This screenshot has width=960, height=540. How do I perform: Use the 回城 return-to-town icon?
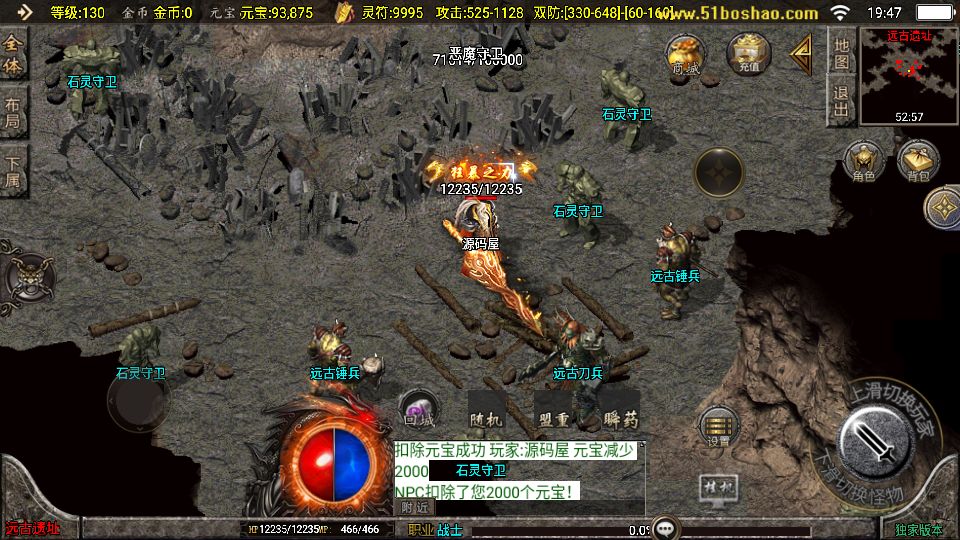pyautogui.click(x=418, y=409)
